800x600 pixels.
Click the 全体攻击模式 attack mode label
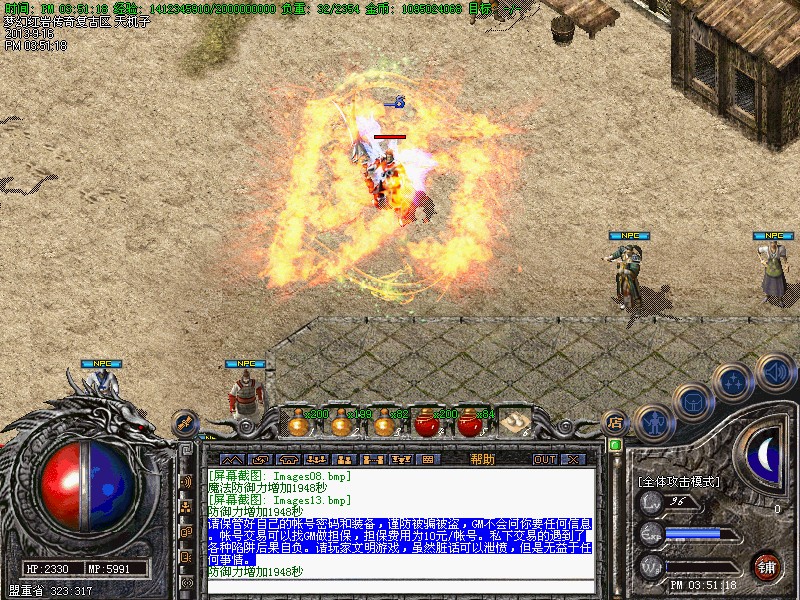(x=678, y=481)
